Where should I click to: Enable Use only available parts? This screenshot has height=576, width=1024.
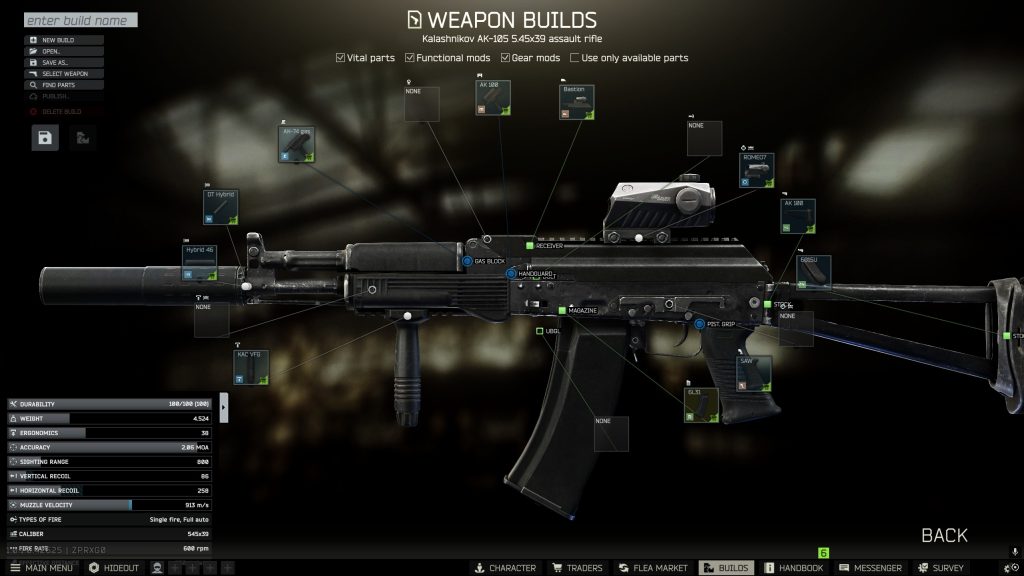[x=575, y=58]
